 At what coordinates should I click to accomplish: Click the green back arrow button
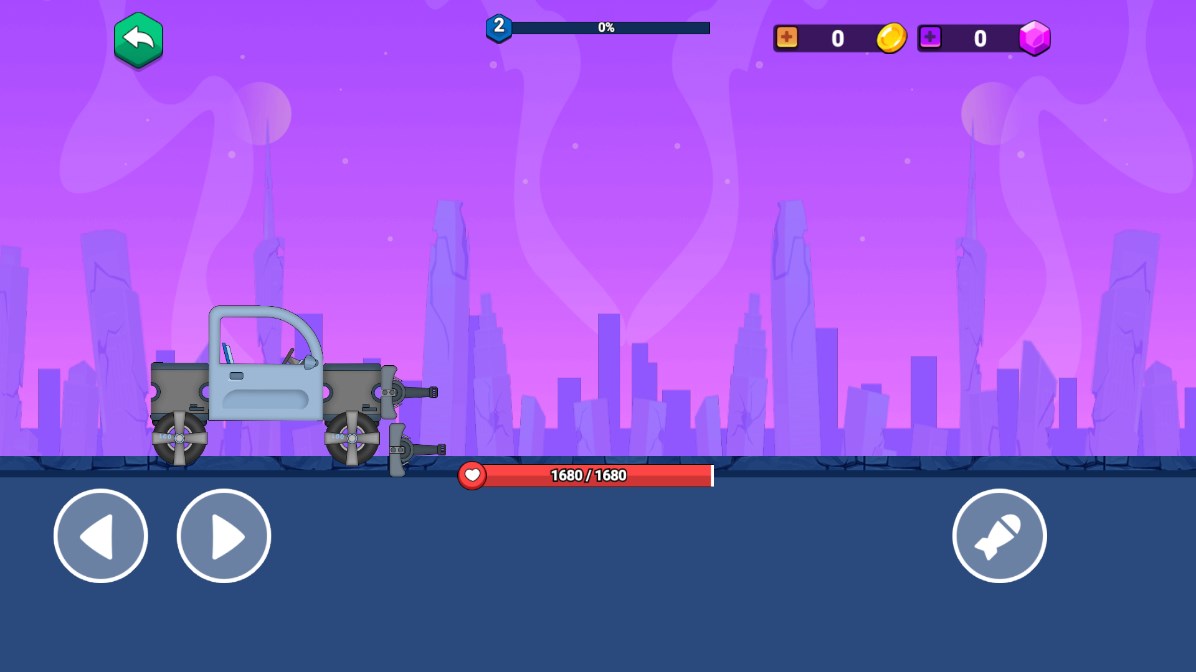tap(138, 40)
